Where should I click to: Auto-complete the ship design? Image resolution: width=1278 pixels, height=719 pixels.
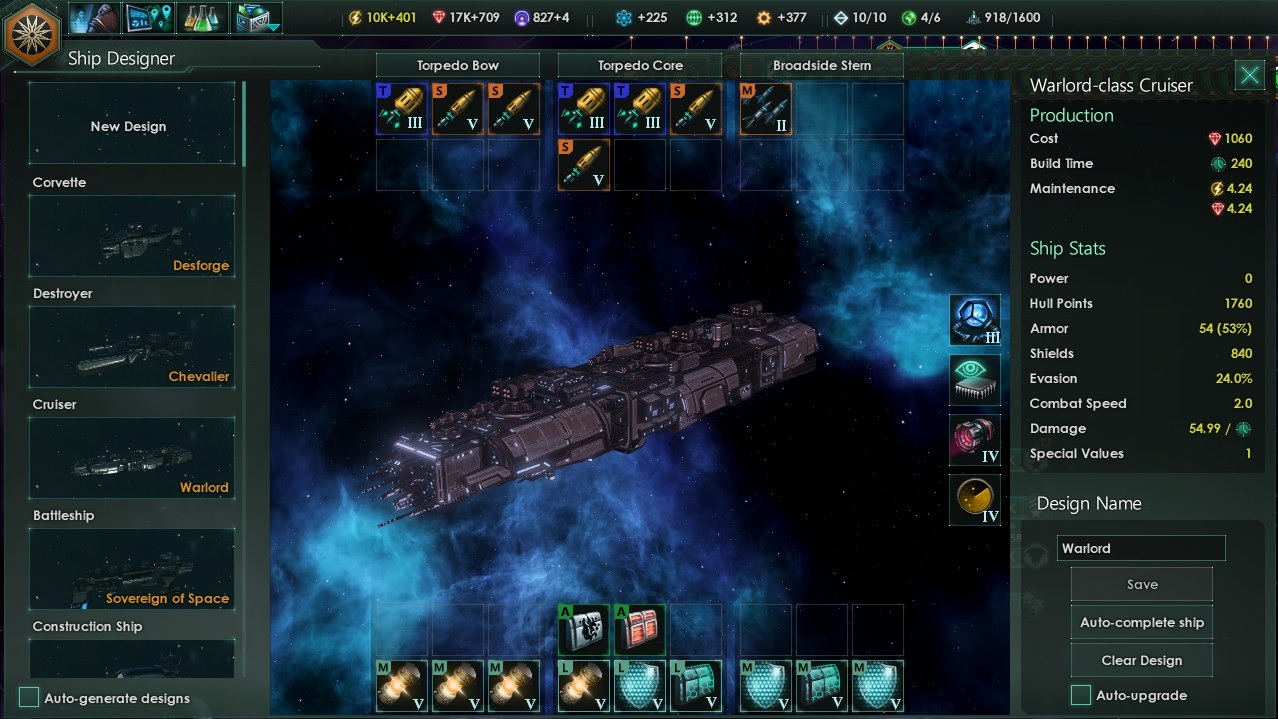pos(1141,623)
